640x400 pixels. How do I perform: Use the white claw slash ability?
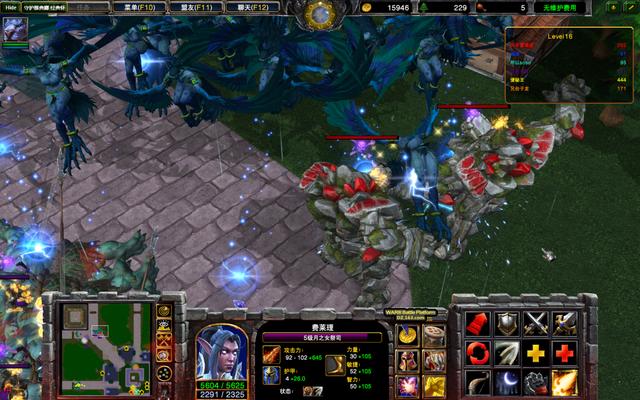point(507,352)
